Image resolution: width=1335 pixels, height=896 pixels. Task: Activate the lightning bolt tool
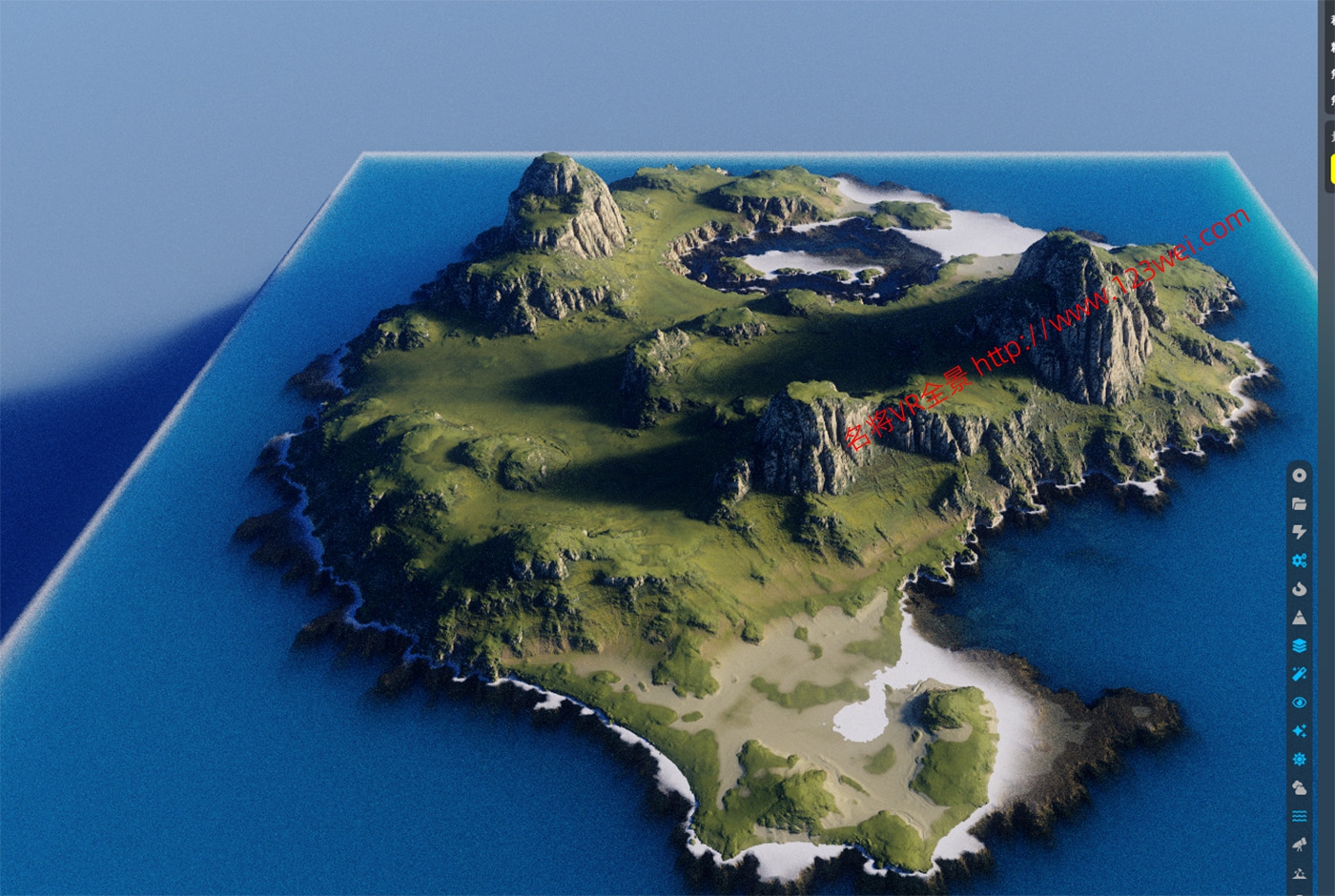point(1299,532)
